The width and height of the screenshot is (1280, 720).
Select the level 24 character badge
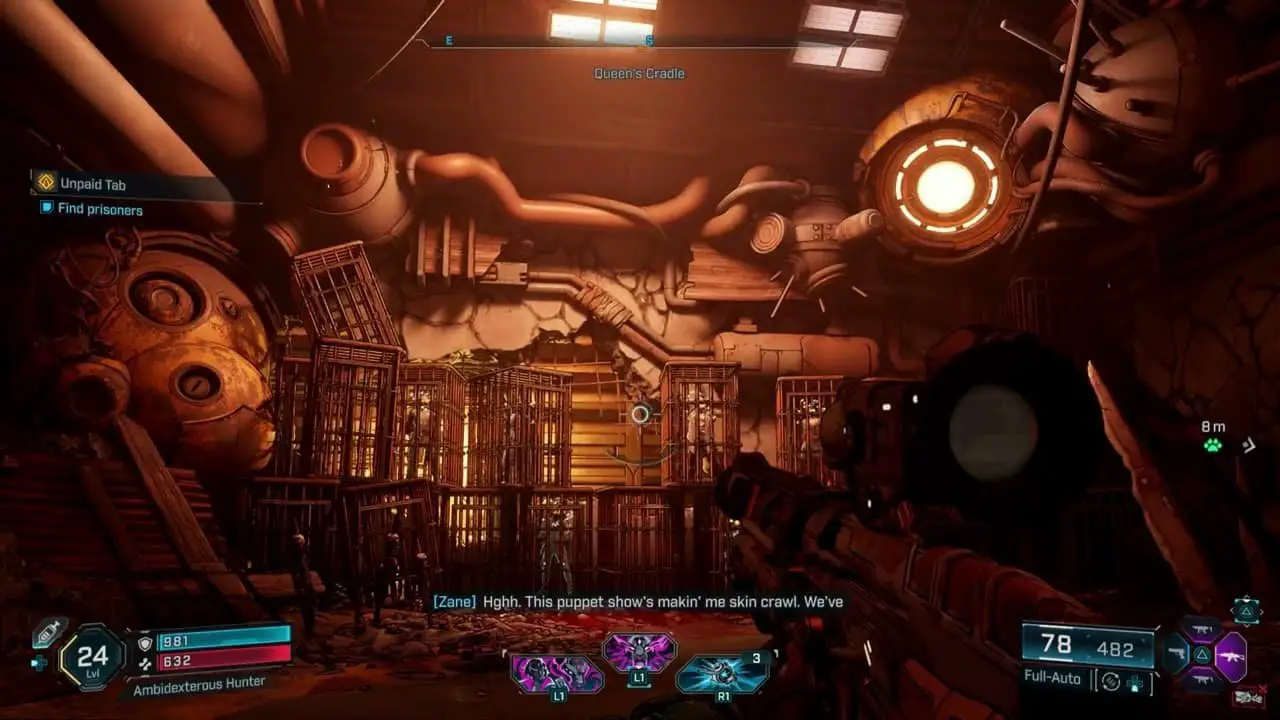click(x=92, y=656)
